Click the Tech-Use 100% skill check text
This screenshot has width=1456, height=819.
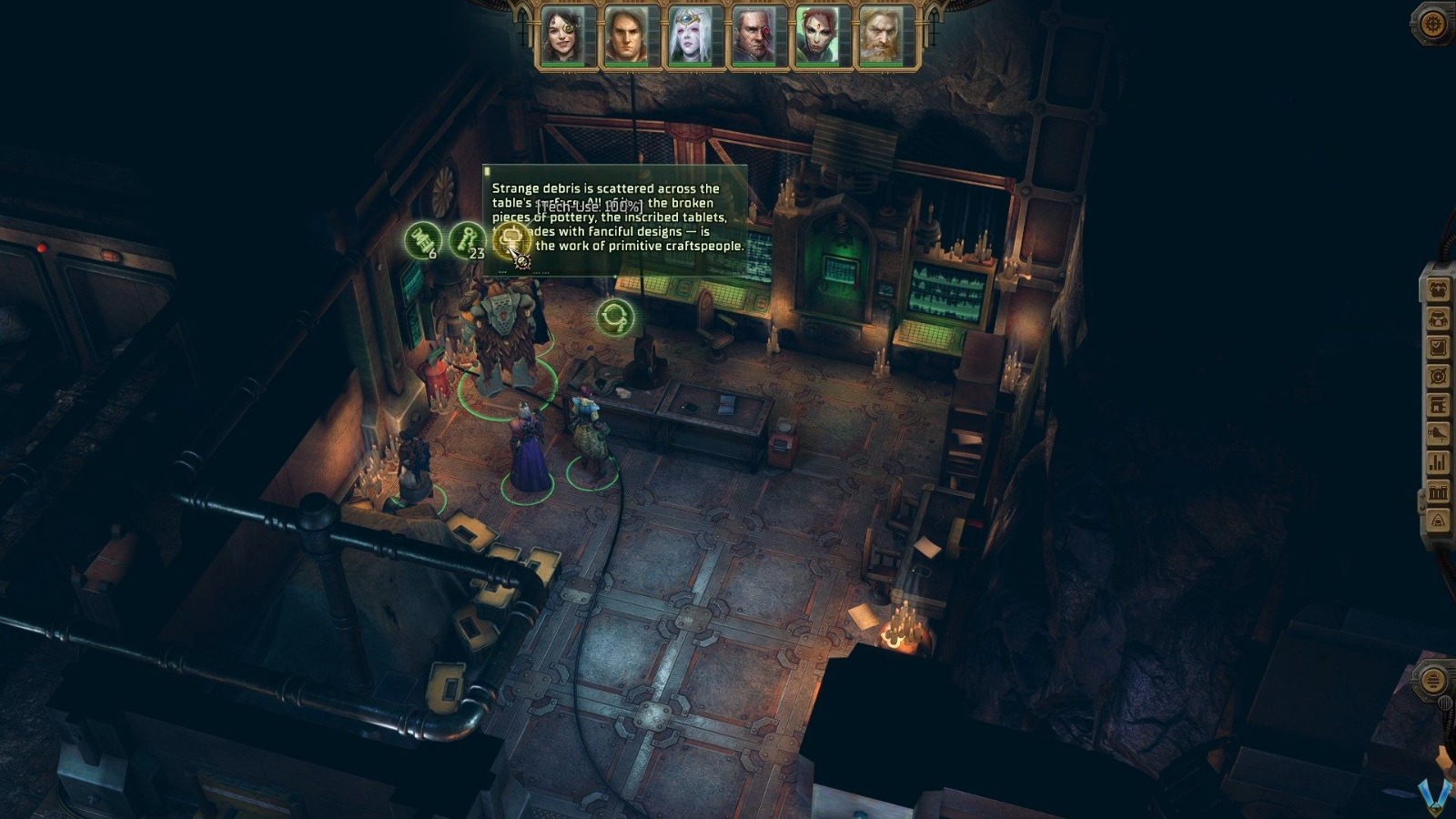click(590, 207)
